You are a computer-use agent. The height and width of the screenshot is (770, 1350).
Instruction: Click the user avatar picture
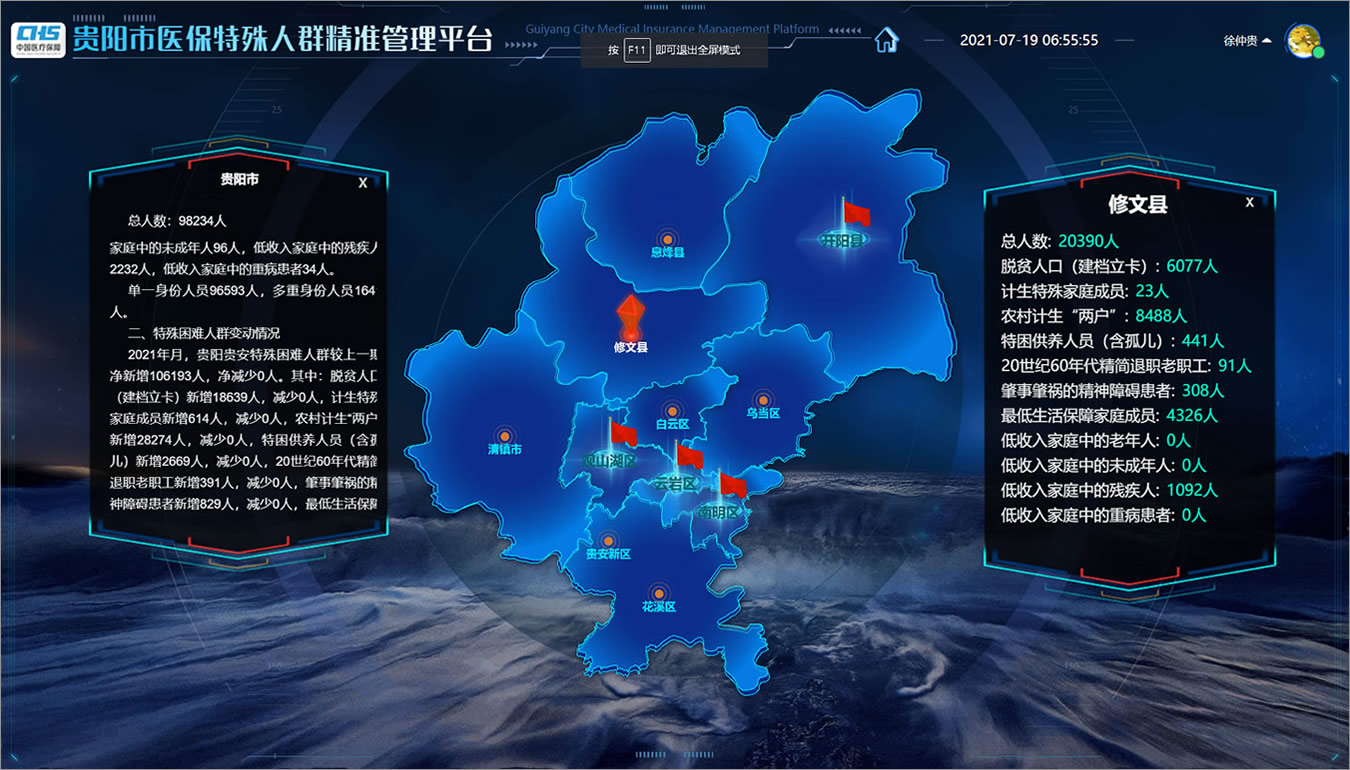pyautogui.click(x=1303, y=40)
